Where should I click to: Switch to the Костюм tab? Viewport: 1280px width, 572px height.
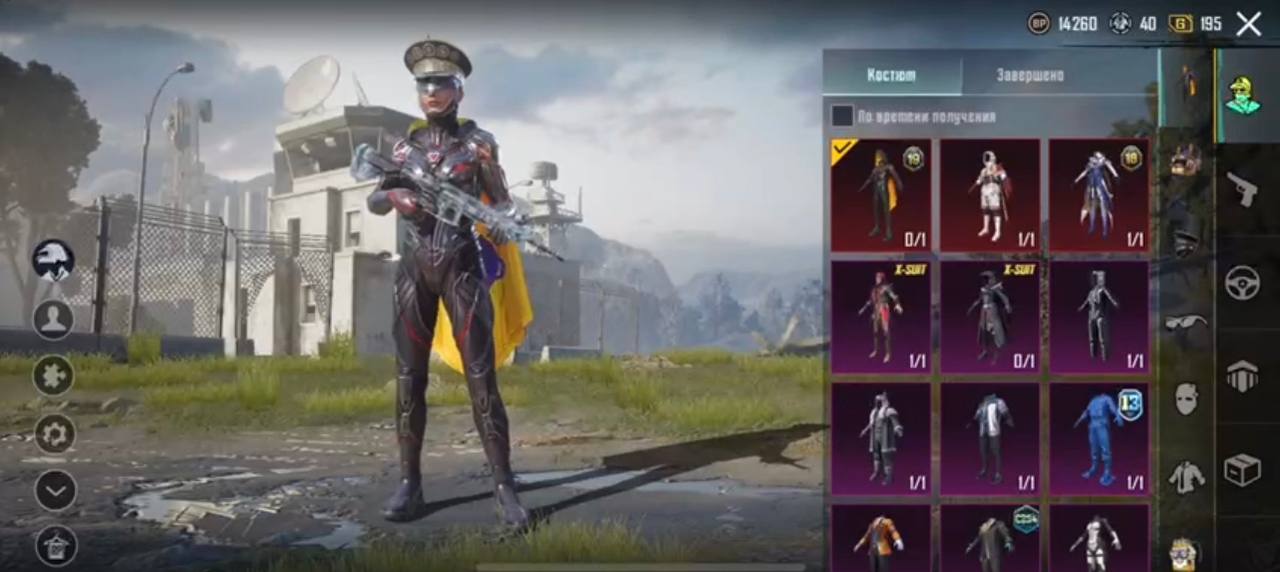891,75
